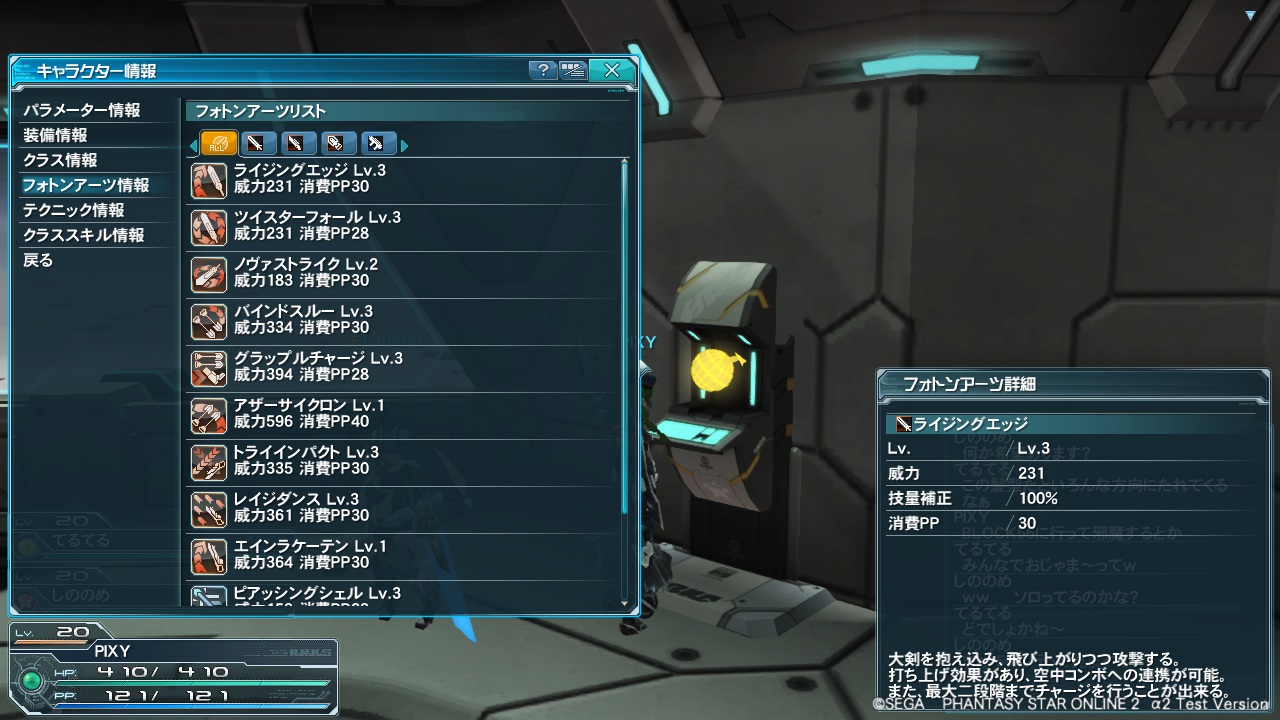Click the window layout toggle beside help

pos(573,70)
